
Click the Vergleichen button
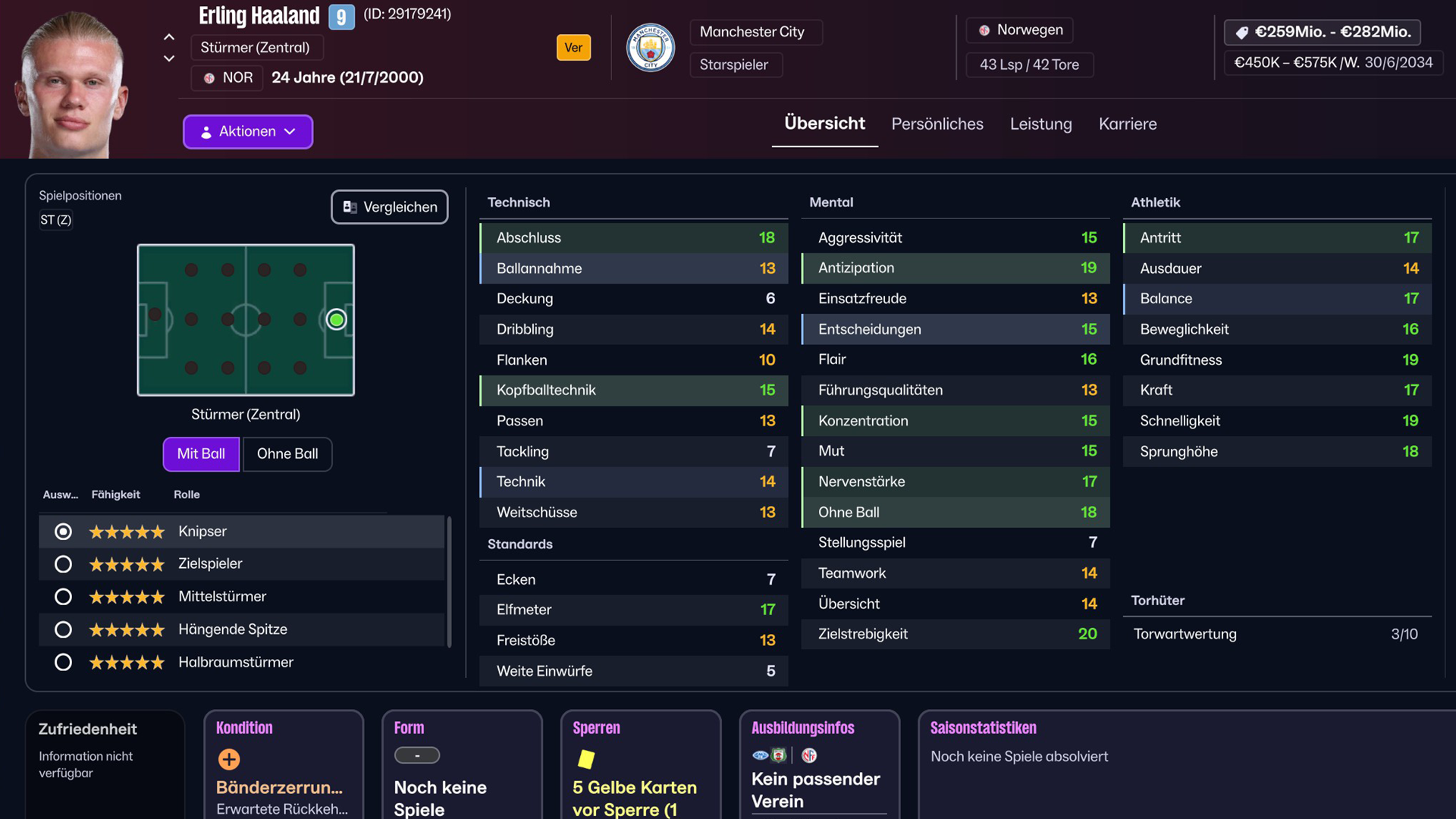point(389,206)
